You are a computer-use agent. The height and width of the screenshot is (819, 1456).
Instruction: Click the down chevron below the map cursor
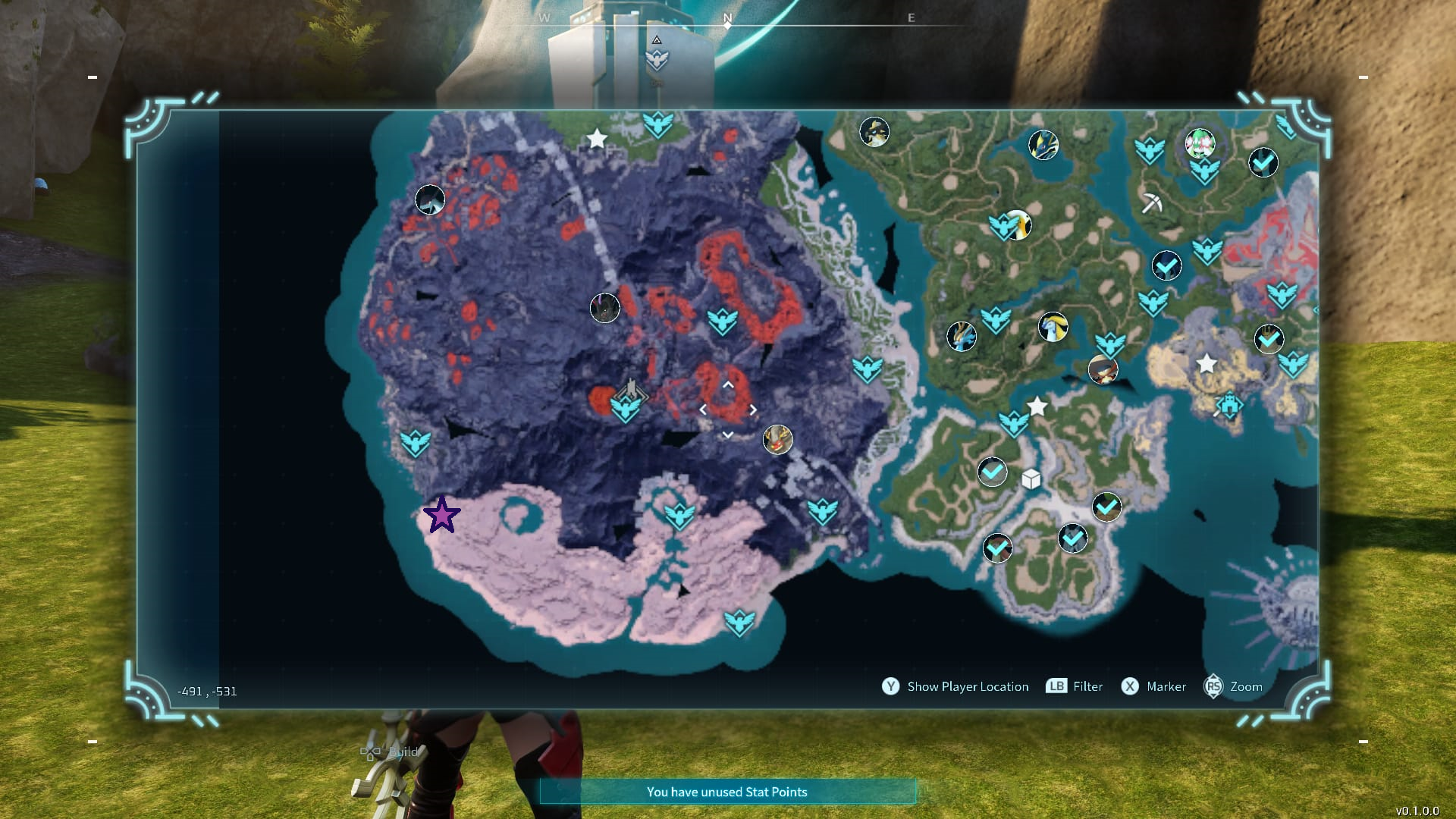coord(728,433)
